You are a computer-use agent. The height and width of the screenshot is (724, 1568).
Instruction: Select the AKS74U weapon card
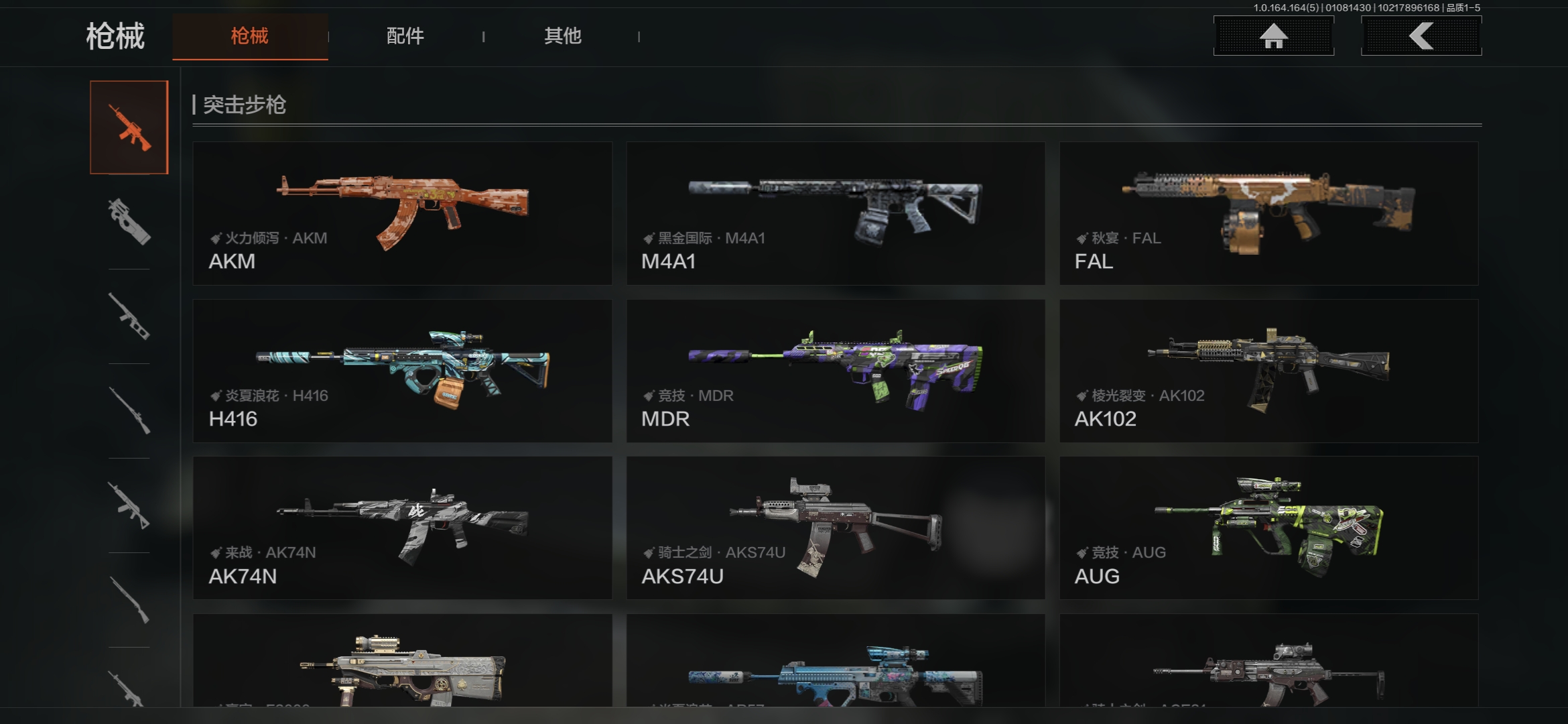coord(836,528)
